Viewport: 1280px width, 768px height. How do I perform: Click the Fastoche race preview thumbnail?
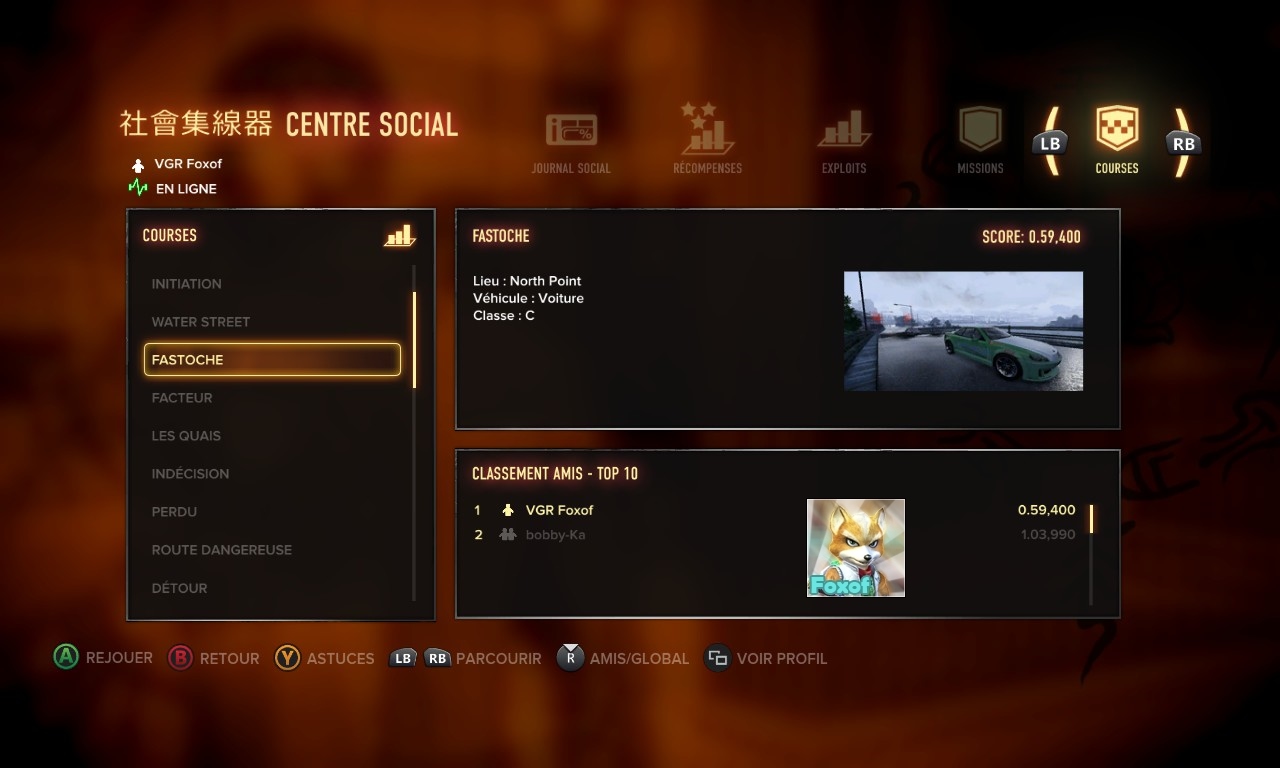pyautogui.click(x=963, y=331)
